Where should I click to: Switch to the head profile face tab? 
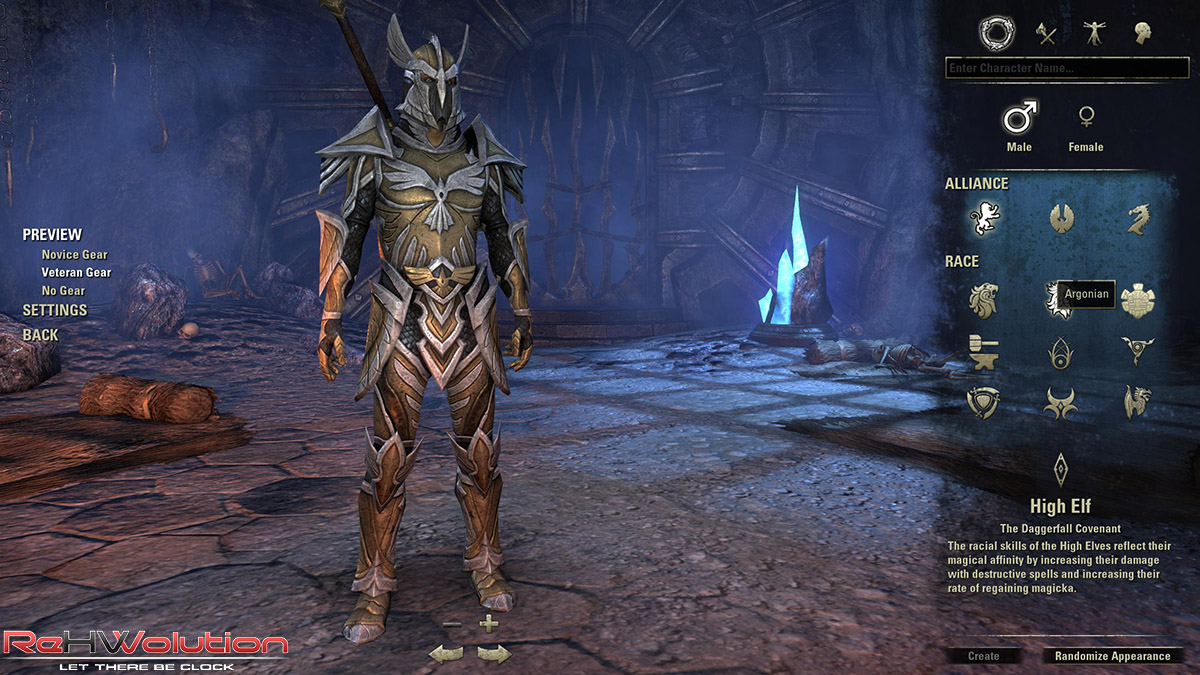[x=1142, y=34]
